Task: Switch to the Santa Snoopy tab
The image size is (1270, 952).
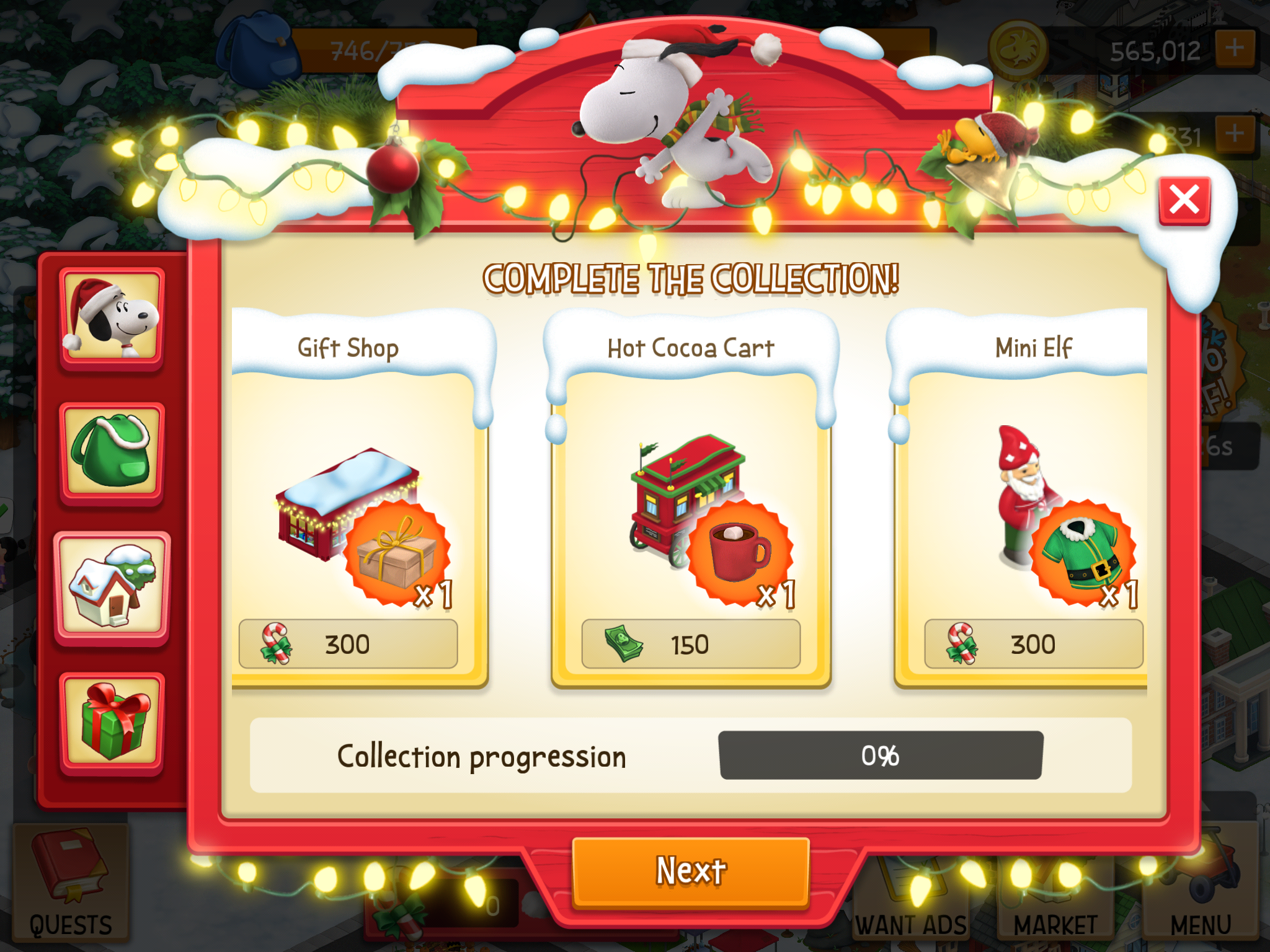Action: coord(112,319)
